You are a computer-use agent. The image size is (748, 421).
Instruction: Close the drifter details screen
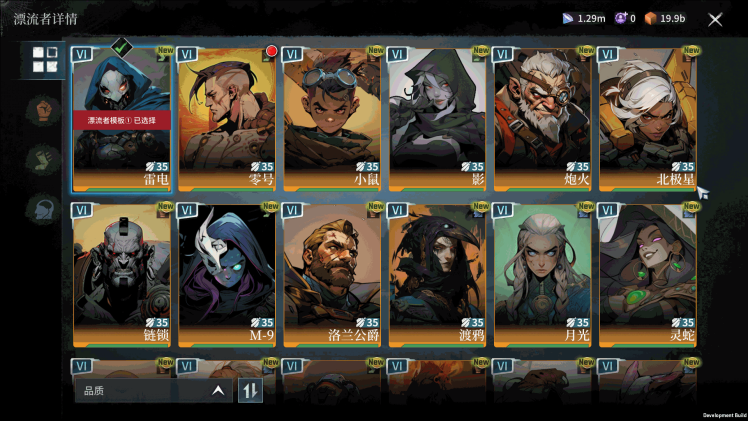715,19
